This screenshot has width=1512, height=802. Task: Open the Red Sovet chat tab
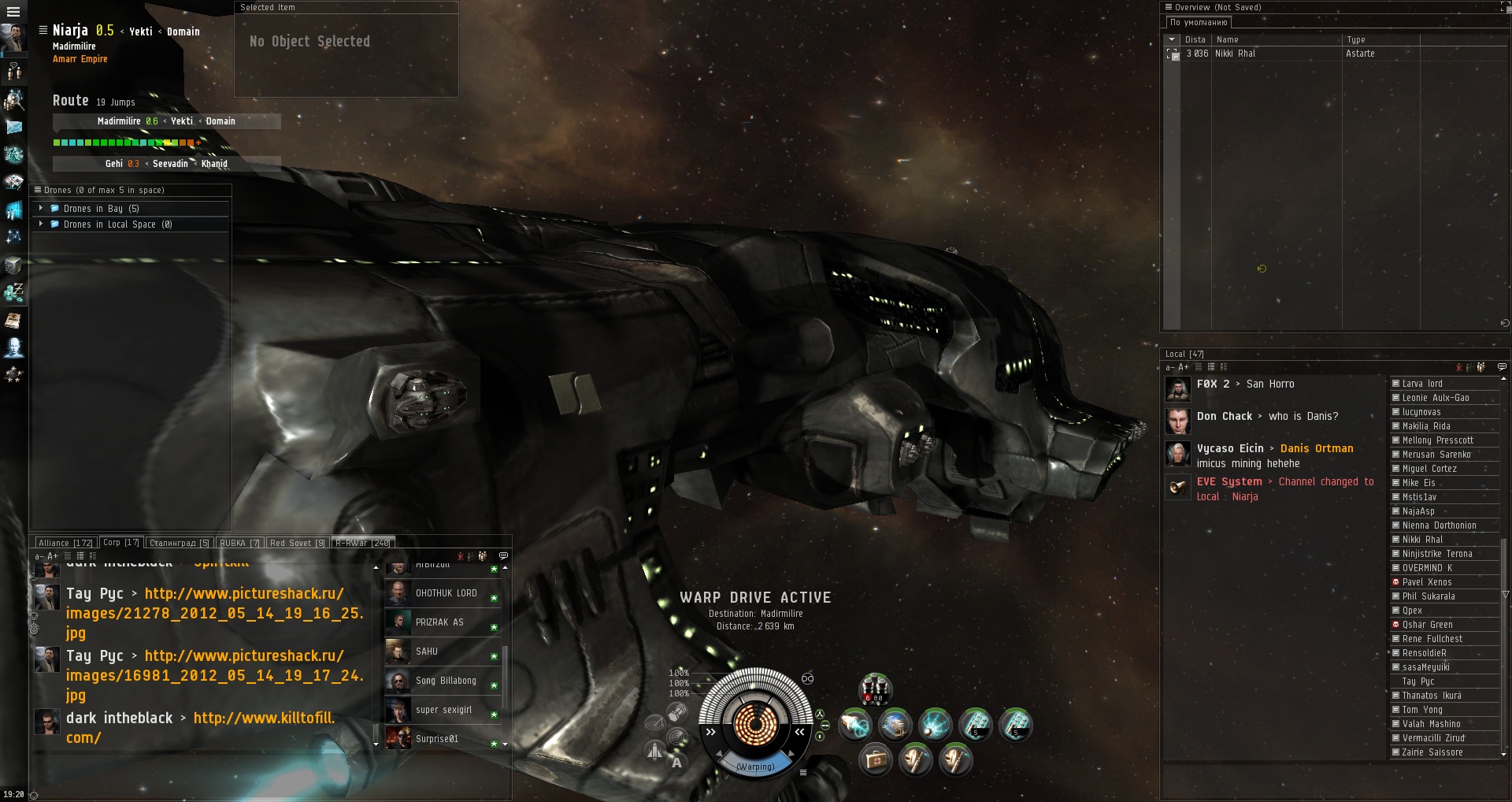297,543
